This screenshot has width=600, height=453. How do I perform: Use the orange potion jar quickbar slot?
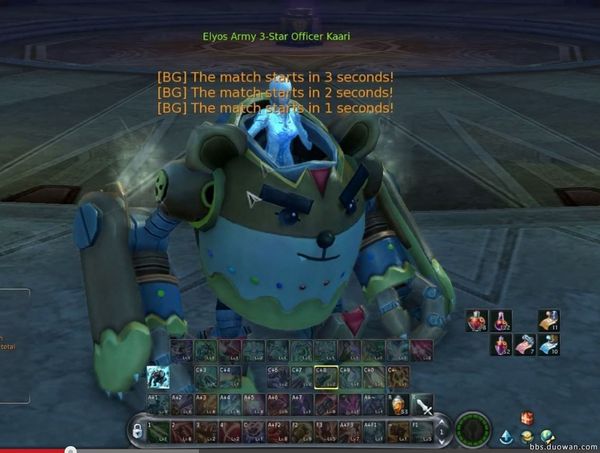[x=400, y=405]
